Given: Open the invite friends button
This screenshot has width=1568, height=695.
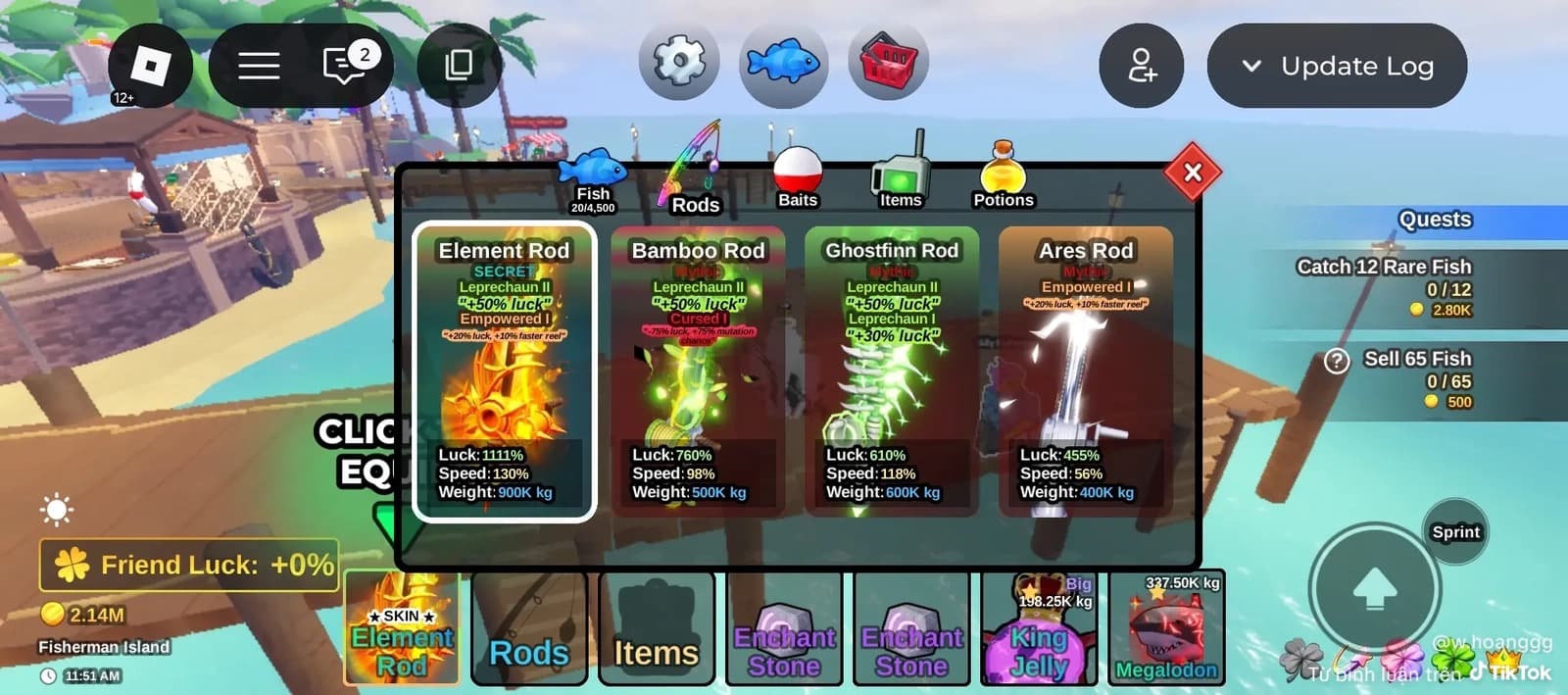Looking at the screenshot, I should tap(1142, 66).
